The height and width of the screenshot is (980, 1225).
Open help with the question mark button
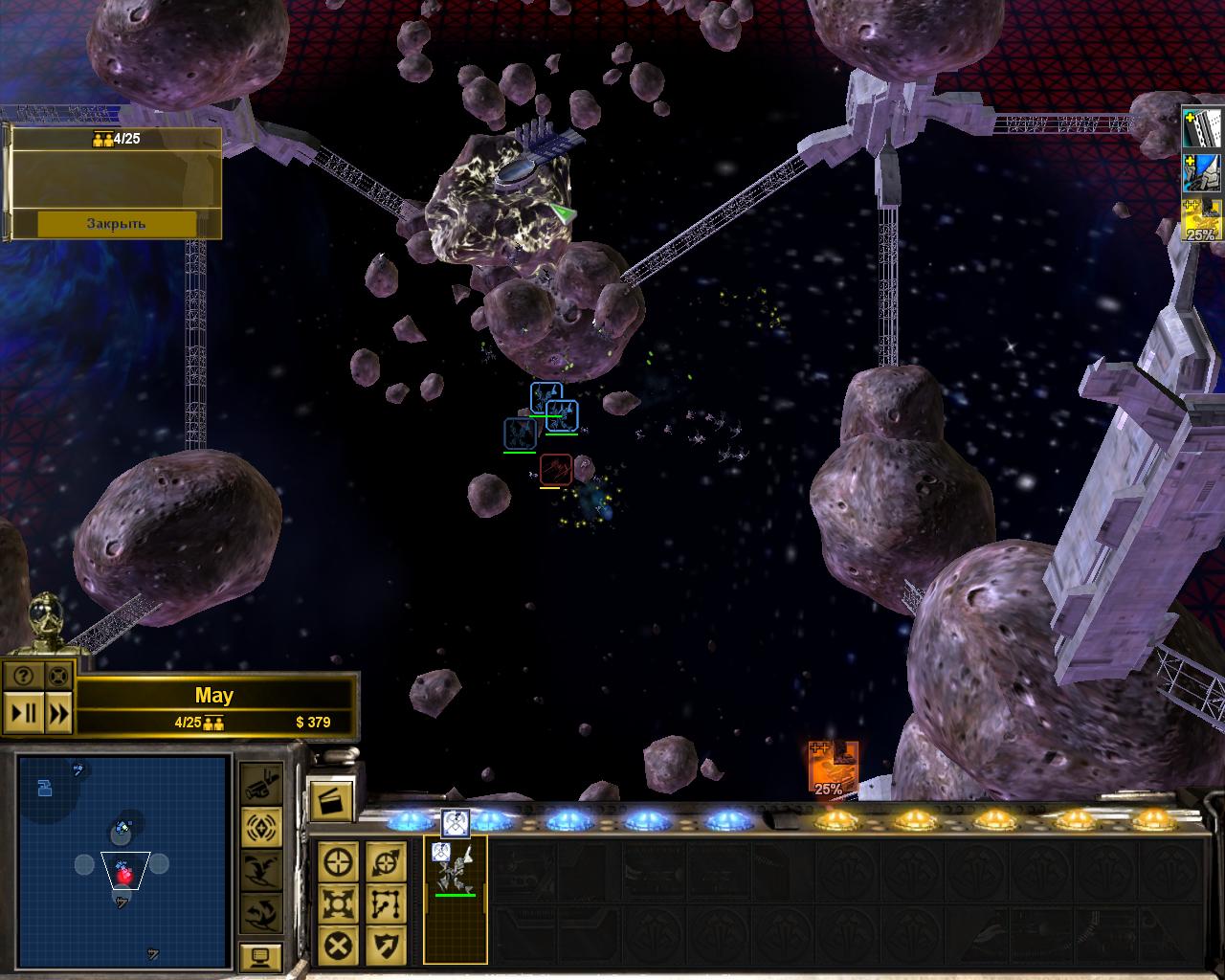[x=24, y=675]
